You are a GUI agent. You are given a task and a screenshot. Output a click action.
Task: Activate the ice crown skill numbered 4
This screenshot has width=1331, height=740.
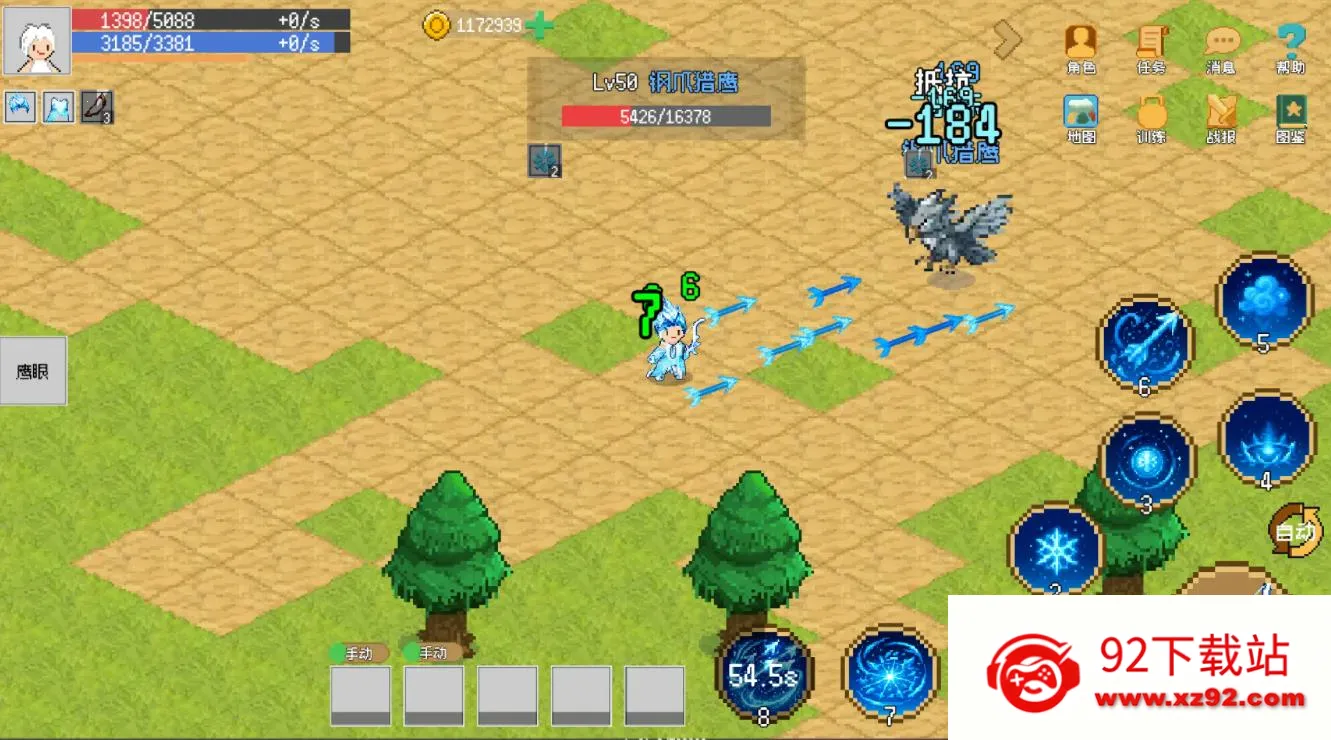click(1266, 438)
